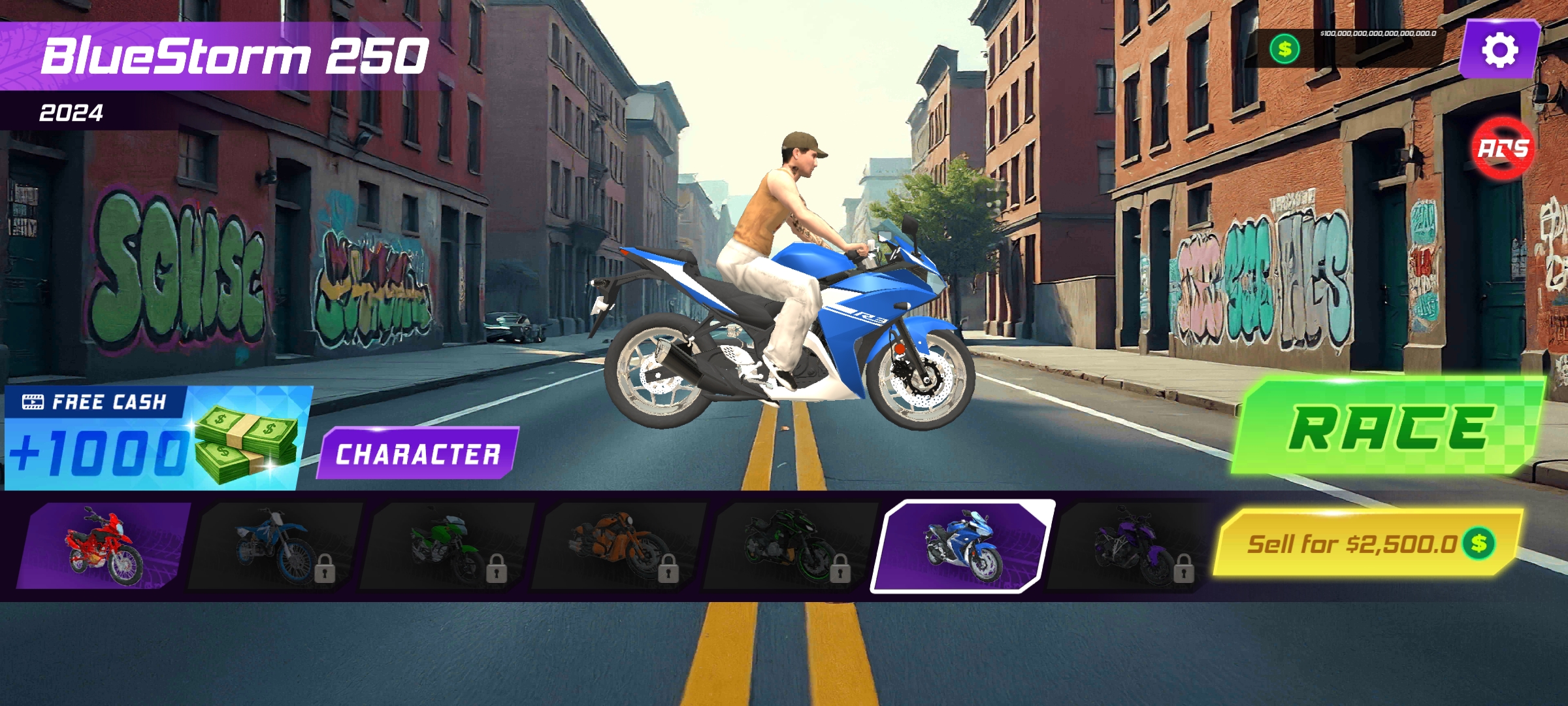1568x706 pixels.
Task: Open the CHARACTER menu
Action: [417, 454]
